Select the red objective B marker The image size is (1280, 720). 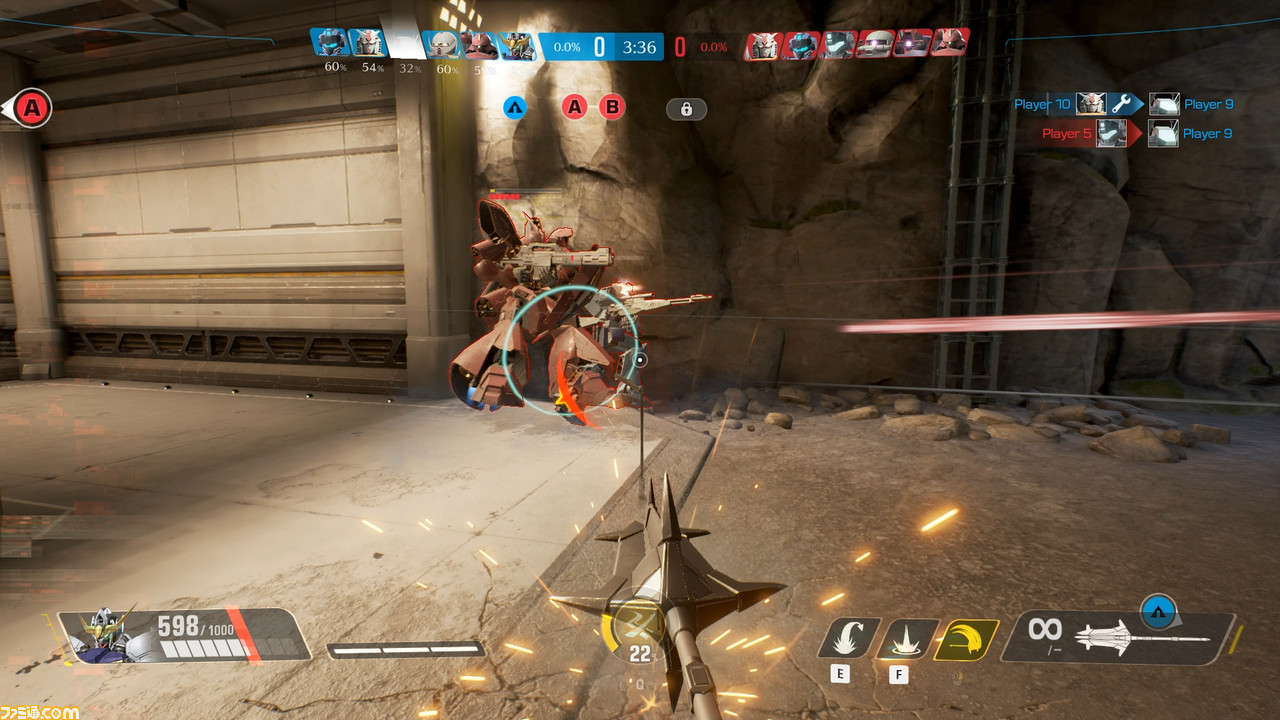tap(612, 107)
